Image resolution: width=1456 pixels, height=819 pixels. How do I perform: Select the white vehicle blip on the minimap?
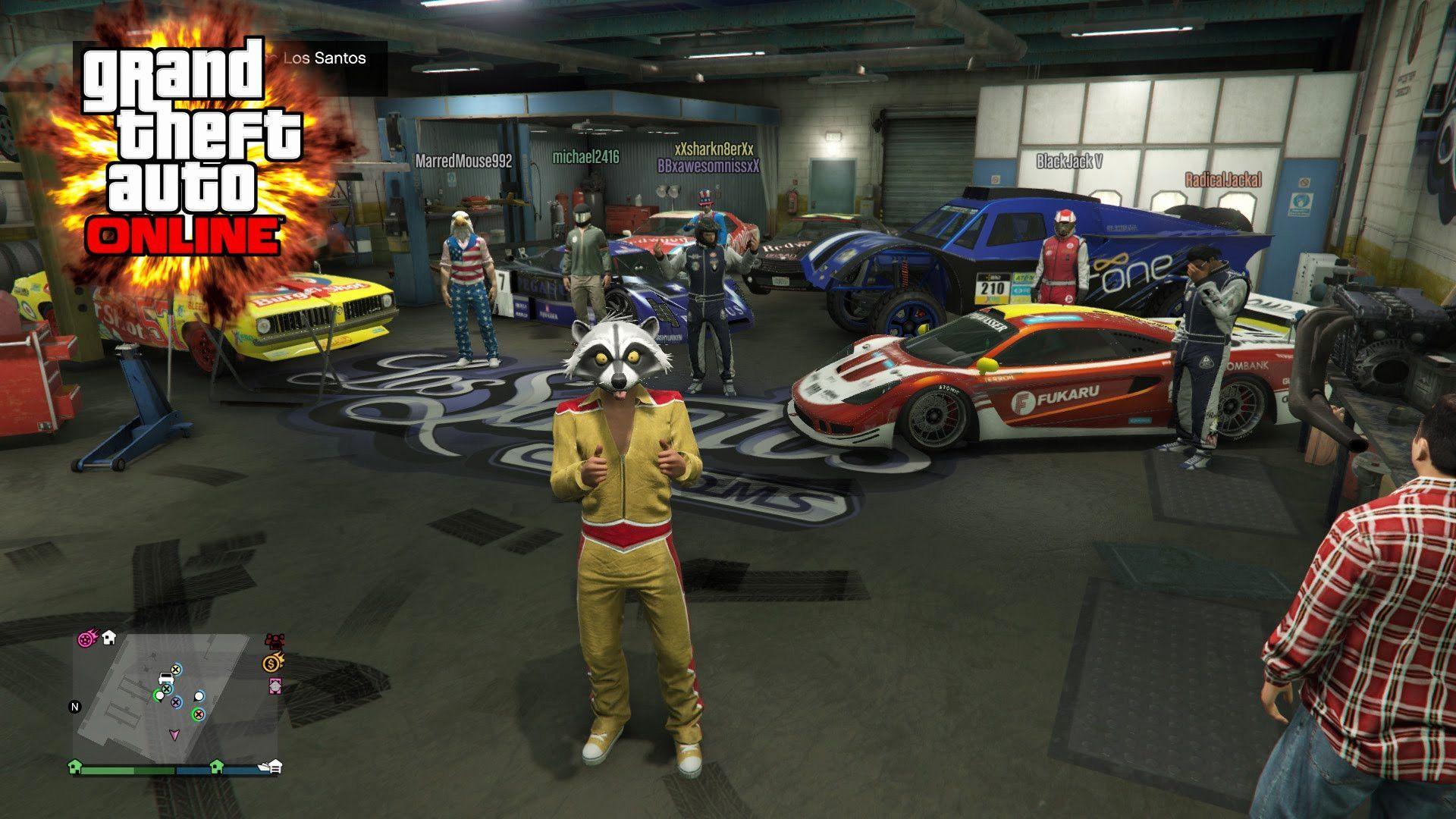tap(165, 678)
